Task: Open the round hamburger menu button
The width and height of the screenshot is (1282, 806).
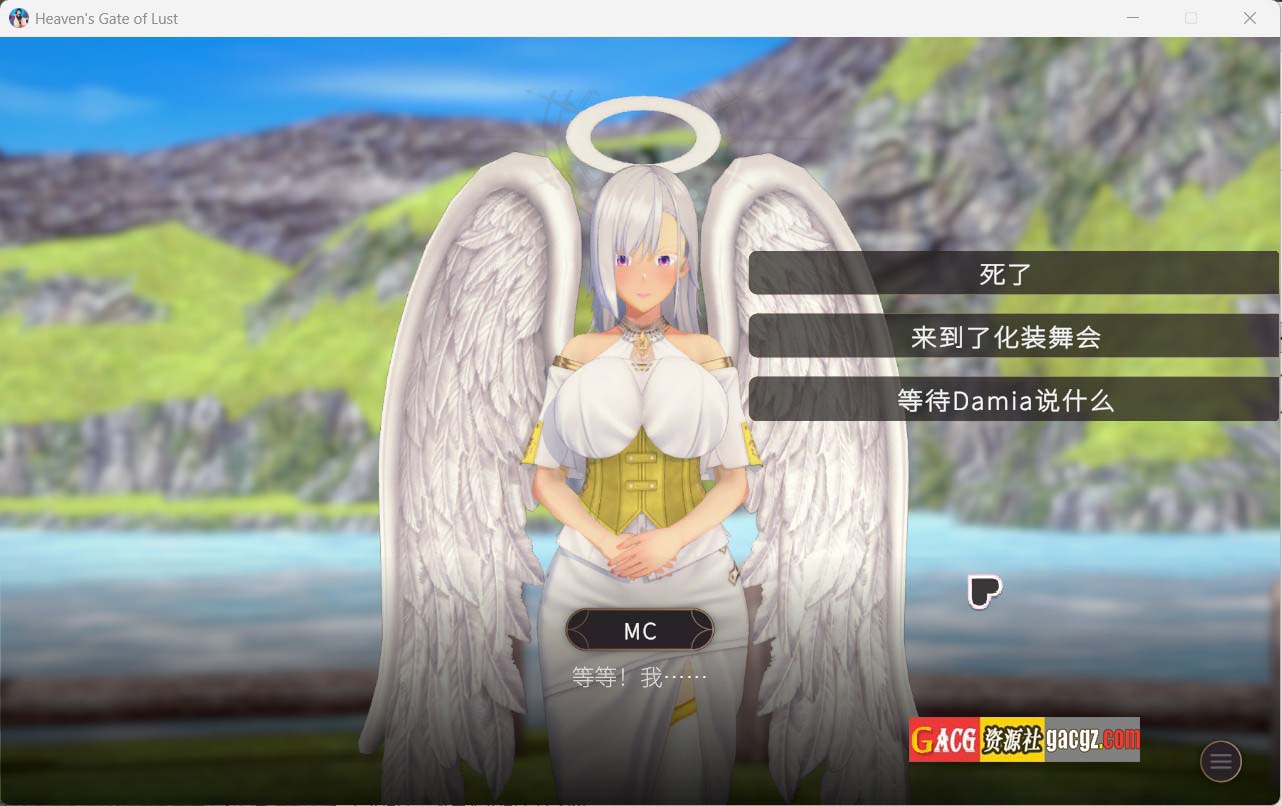Action: click(x=1220, y=762)
